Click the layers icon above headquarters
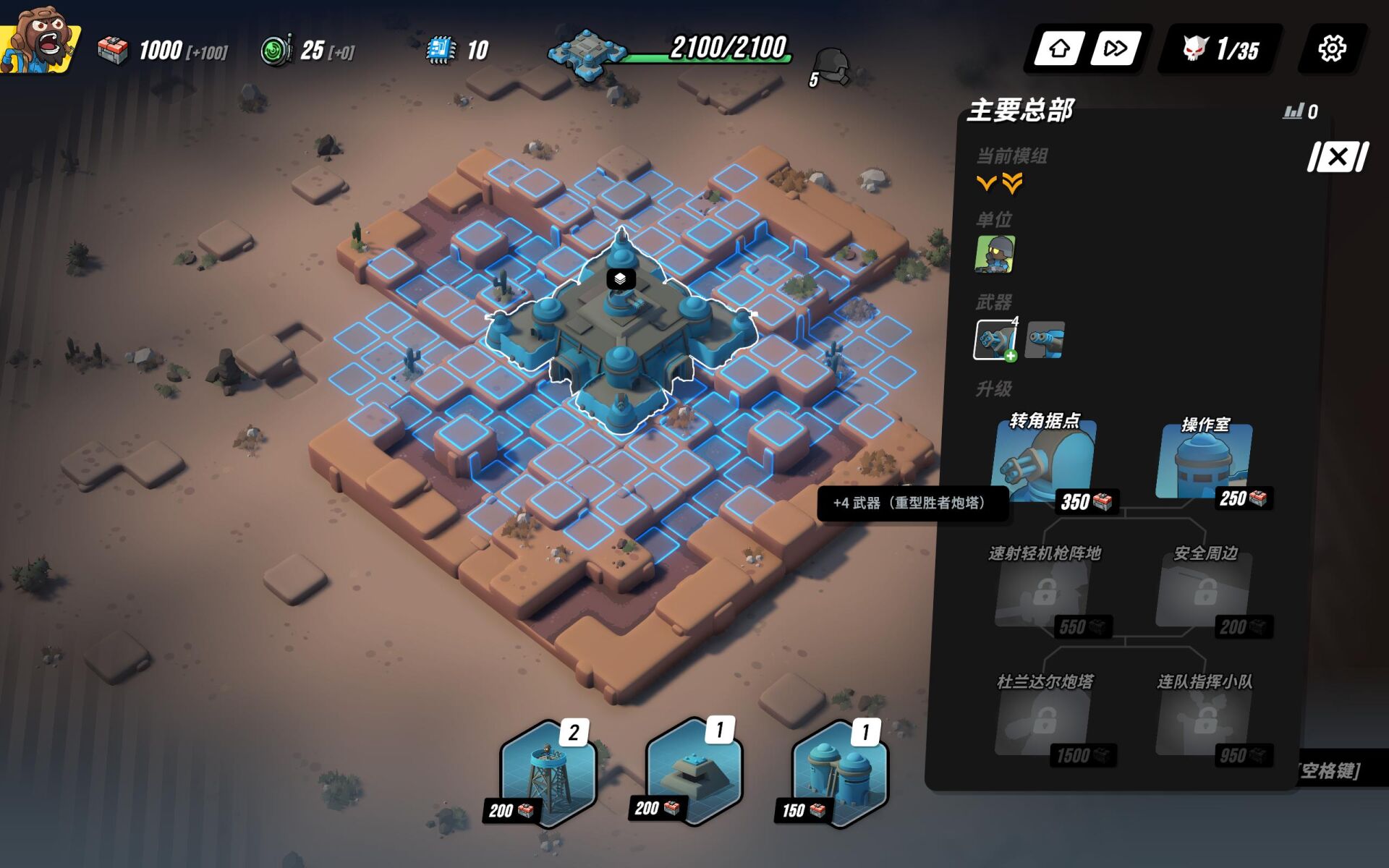The height and width of the screenshot is (868, 1389). (620, 278)
